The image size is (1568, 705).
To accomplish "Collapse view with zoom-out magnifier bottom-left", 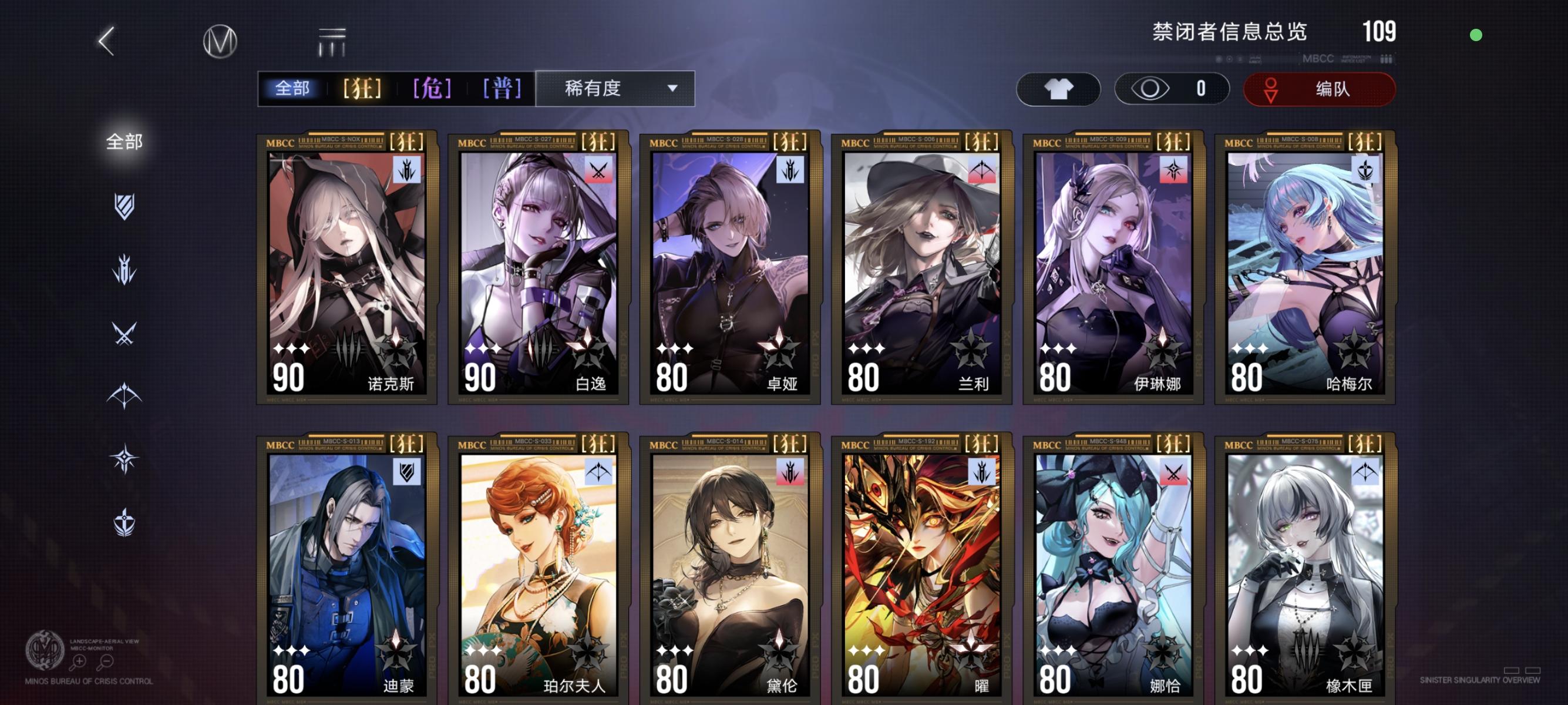I will pyautogui.click(x=107, y=660).
